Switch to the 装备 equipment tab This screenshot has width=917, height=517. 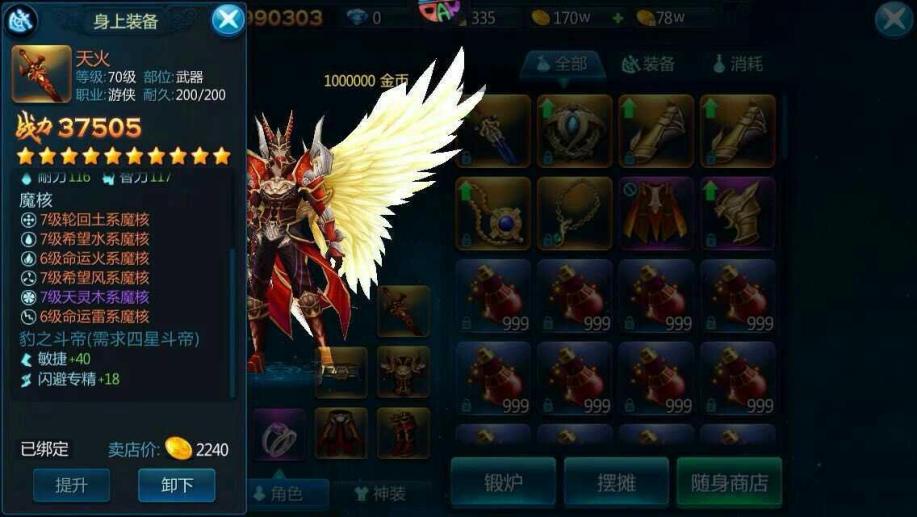pyautogui.click(x=648, y=64)
